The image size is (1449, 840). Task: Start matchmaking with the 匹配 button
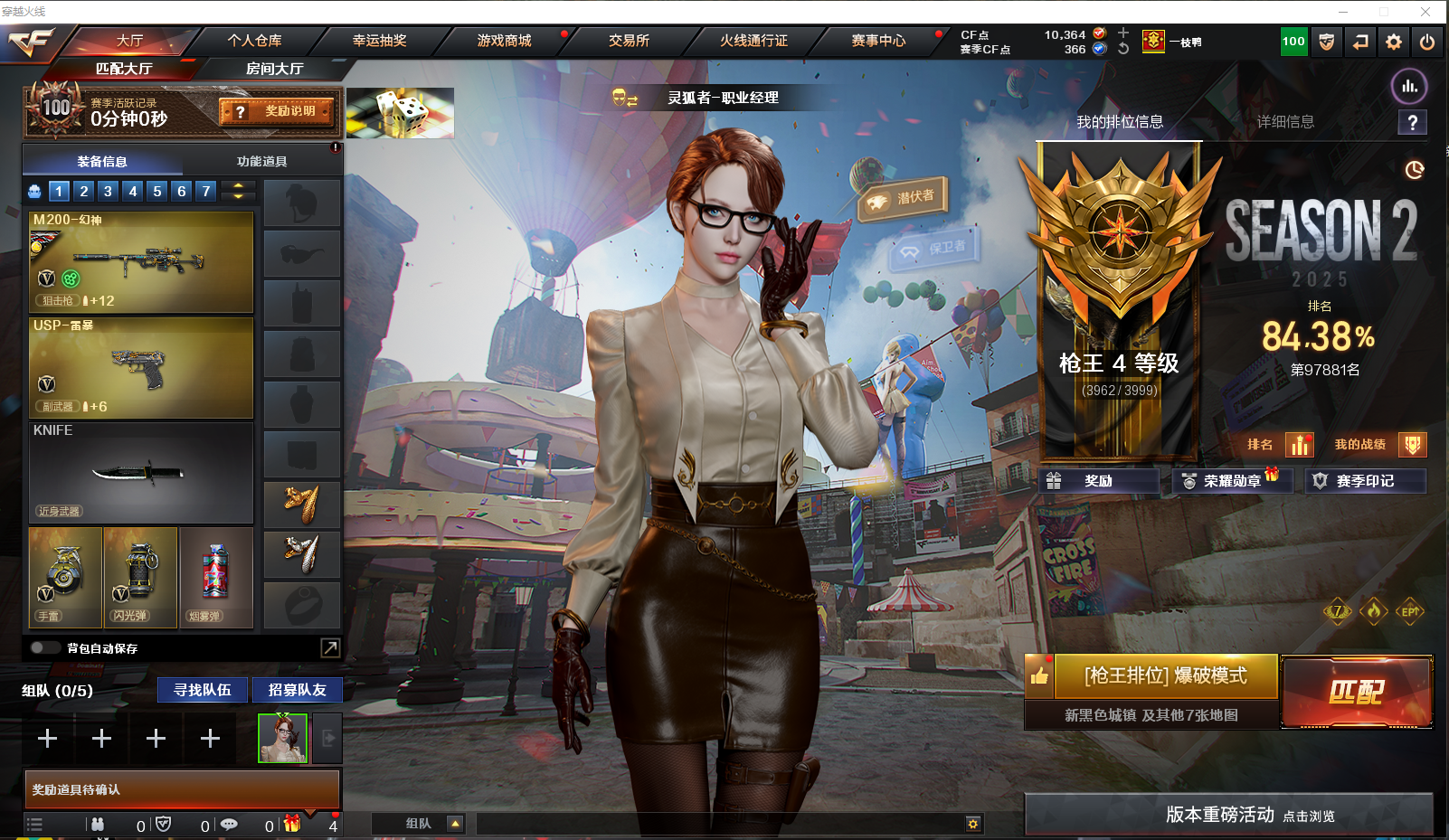[1356, 692]
